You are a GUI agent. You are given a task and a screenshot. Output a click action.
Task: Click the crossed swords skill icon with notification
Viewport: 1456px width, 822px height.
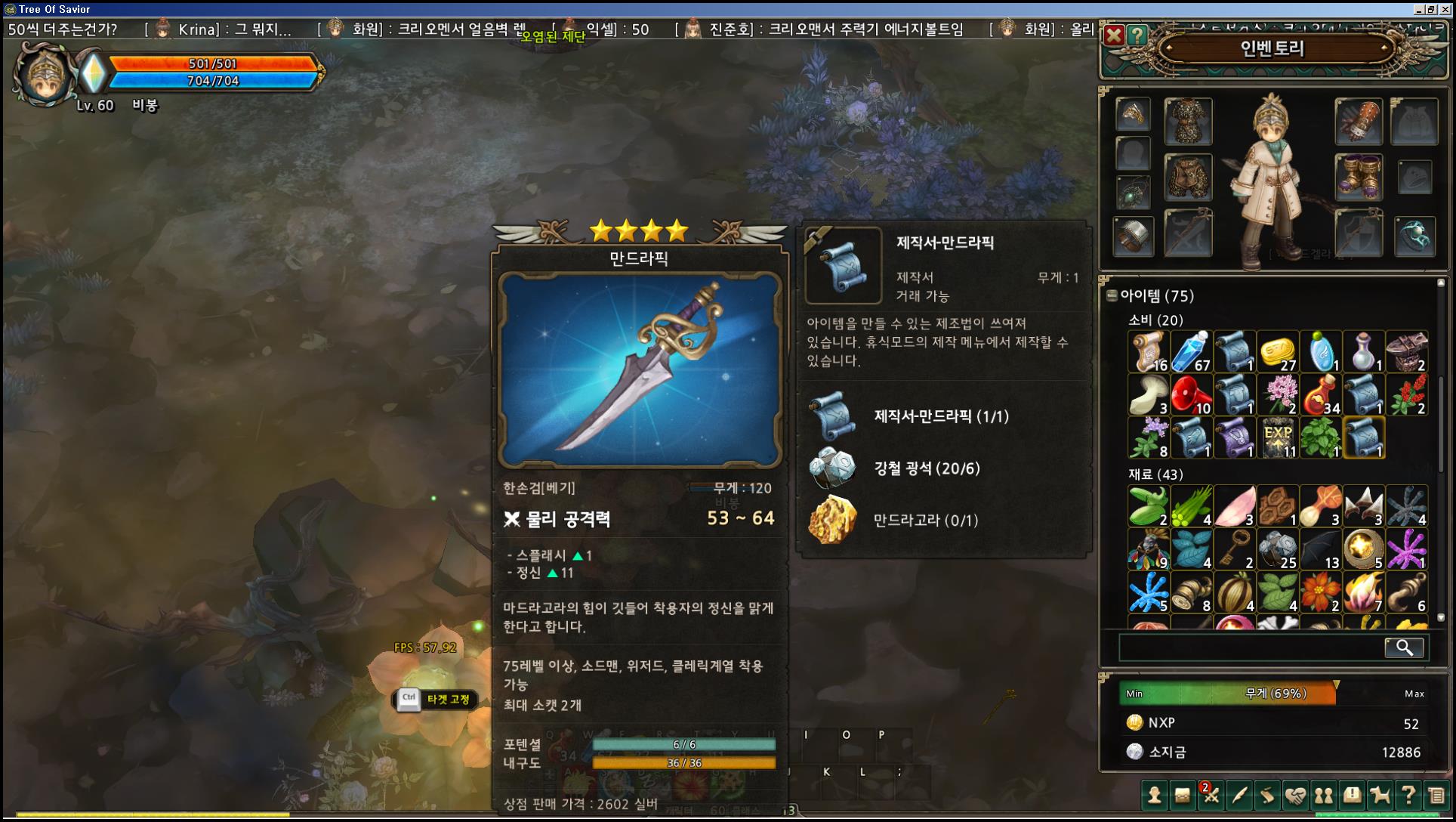1211,797
